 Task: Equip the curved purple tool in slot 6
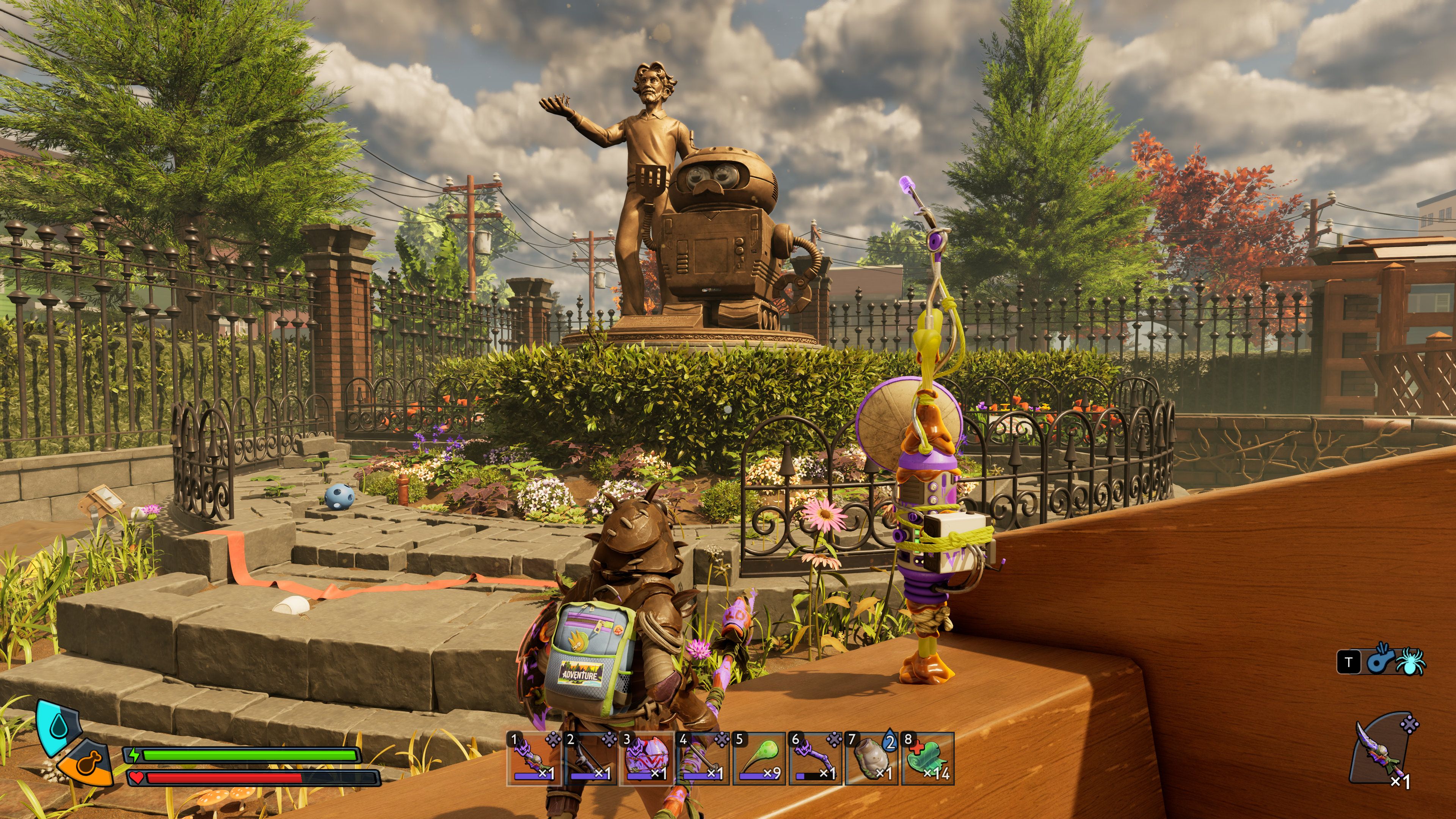click(816, 758)
